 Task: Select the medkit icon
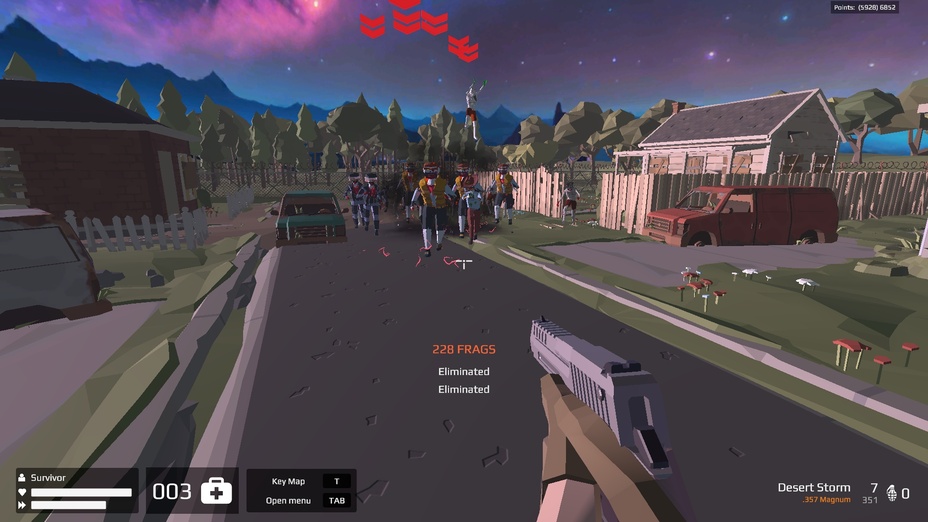pos(216,491)
